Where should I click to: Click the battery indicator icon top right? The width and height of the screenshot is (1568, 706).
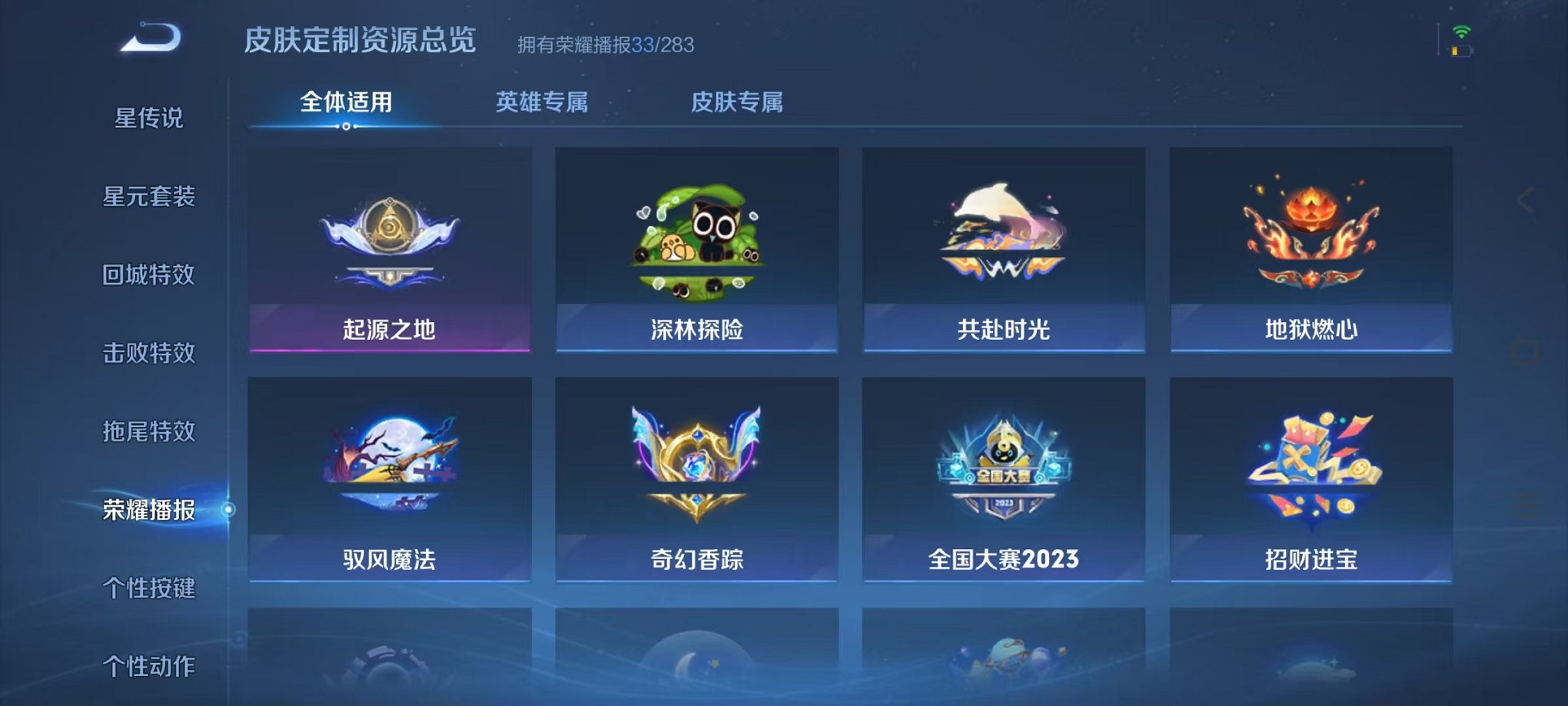(x=1461, y=52)
